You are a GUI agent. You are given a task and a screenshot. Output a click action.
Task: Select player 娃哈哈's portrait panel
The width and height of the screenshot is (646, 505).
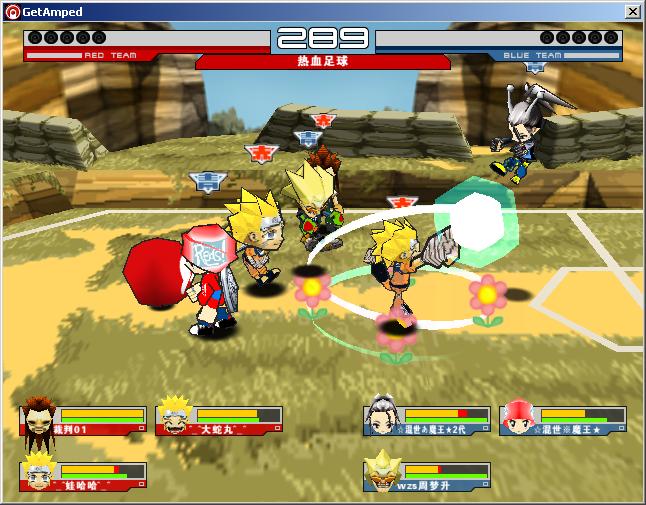pos(84,476)
